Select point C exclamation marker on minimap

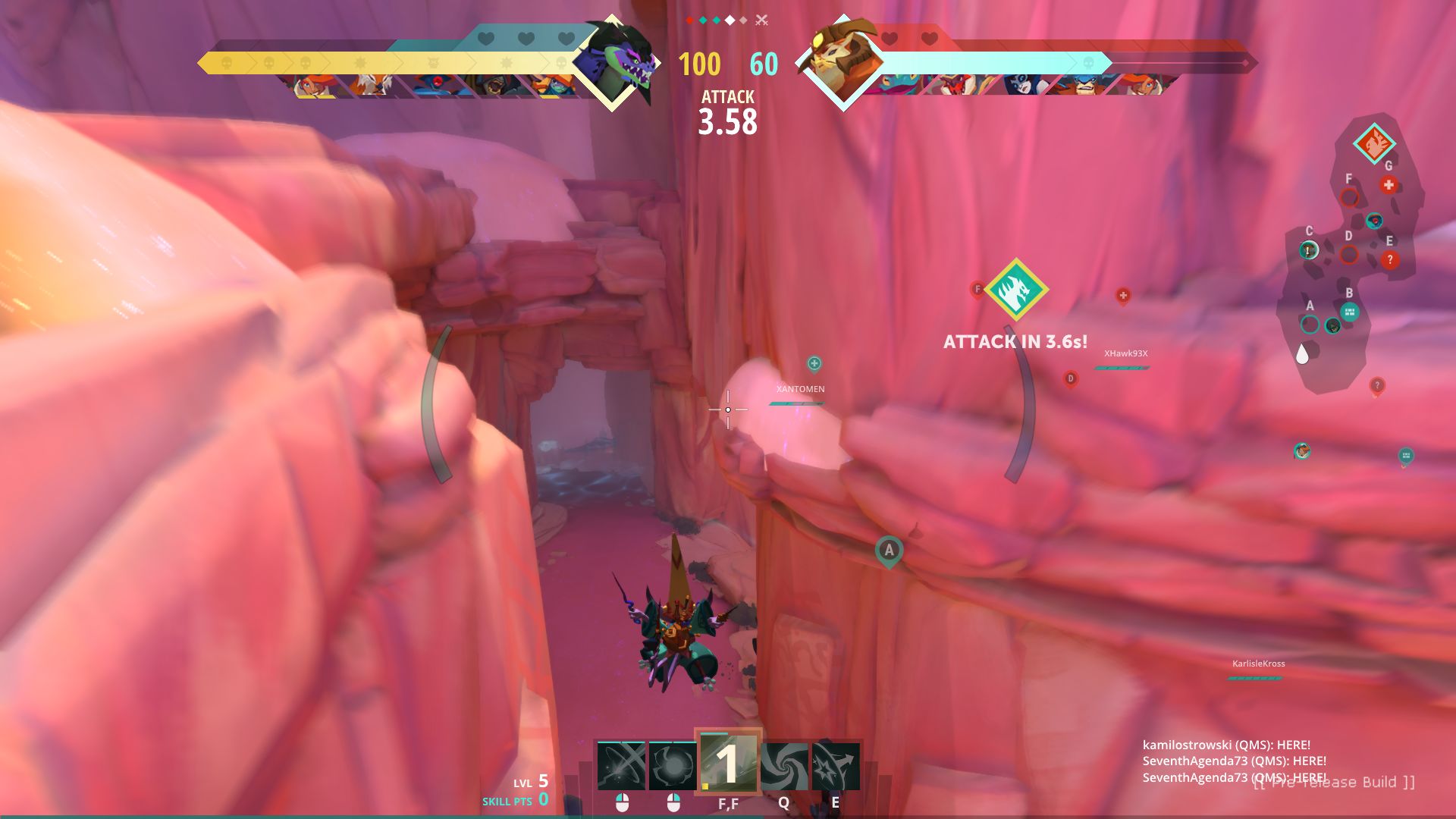[x=1309, y=249]
